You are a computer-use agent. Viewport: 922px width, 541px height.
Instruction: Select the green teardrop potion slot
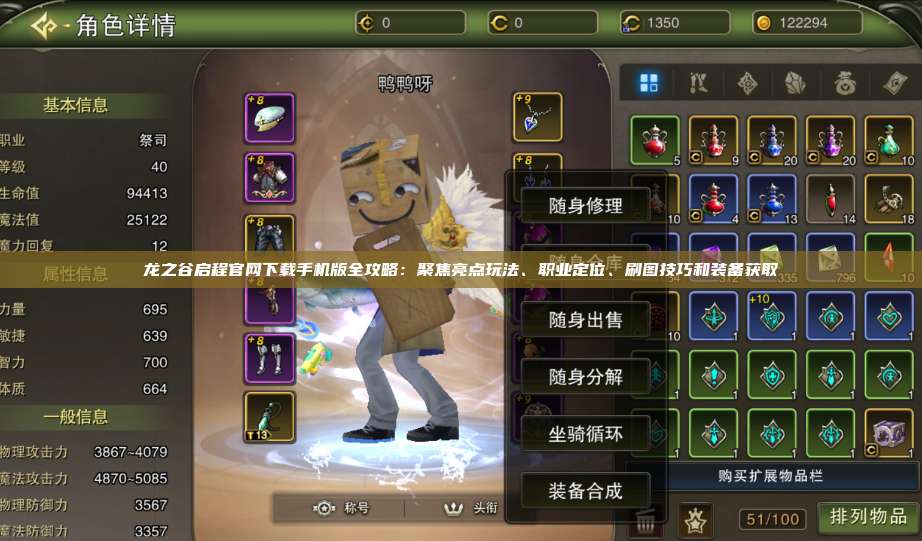click(x=889, y=140)
